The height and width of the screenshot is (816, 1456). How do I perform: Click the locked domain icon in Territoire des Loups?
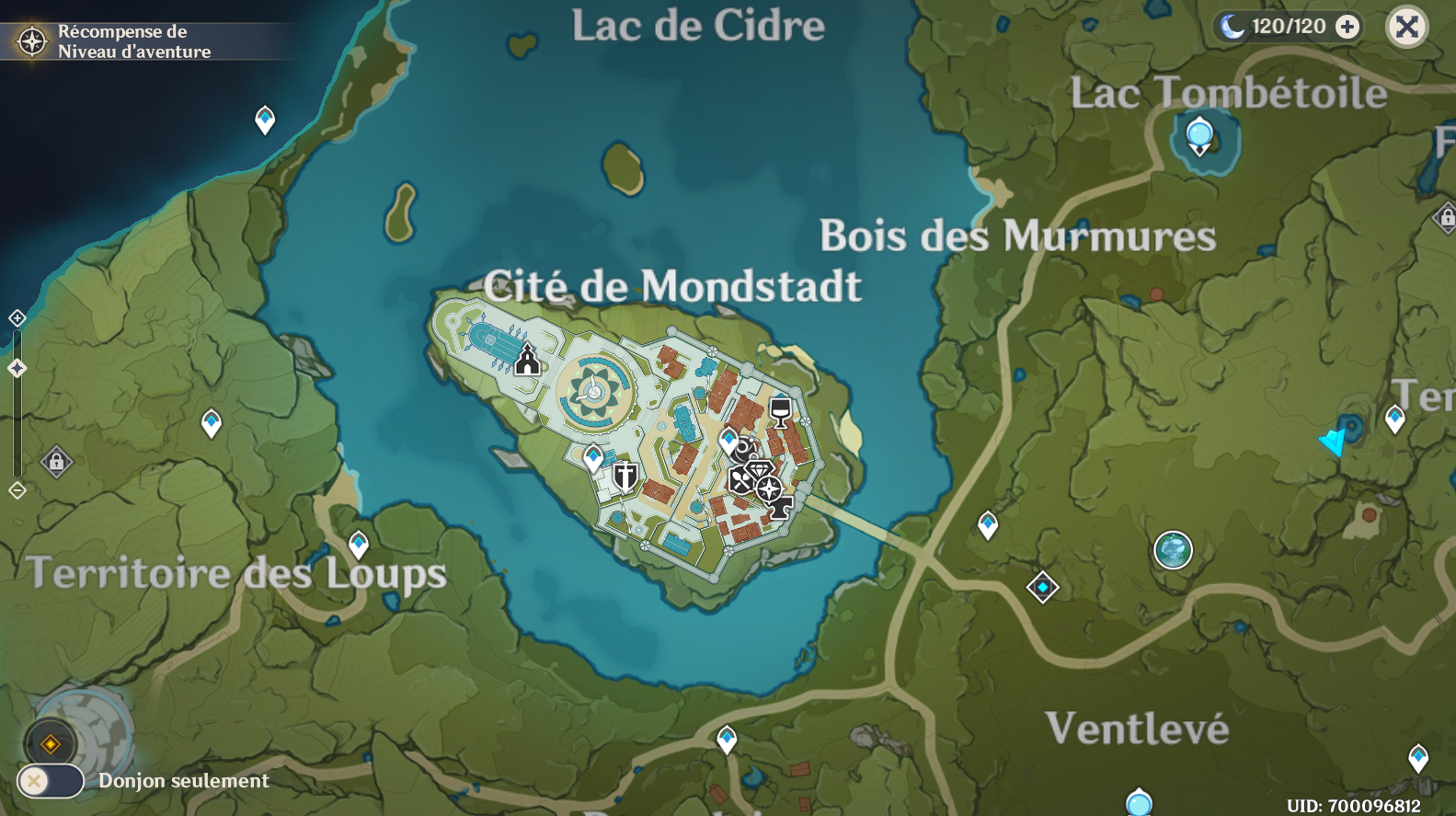[57, 461]
